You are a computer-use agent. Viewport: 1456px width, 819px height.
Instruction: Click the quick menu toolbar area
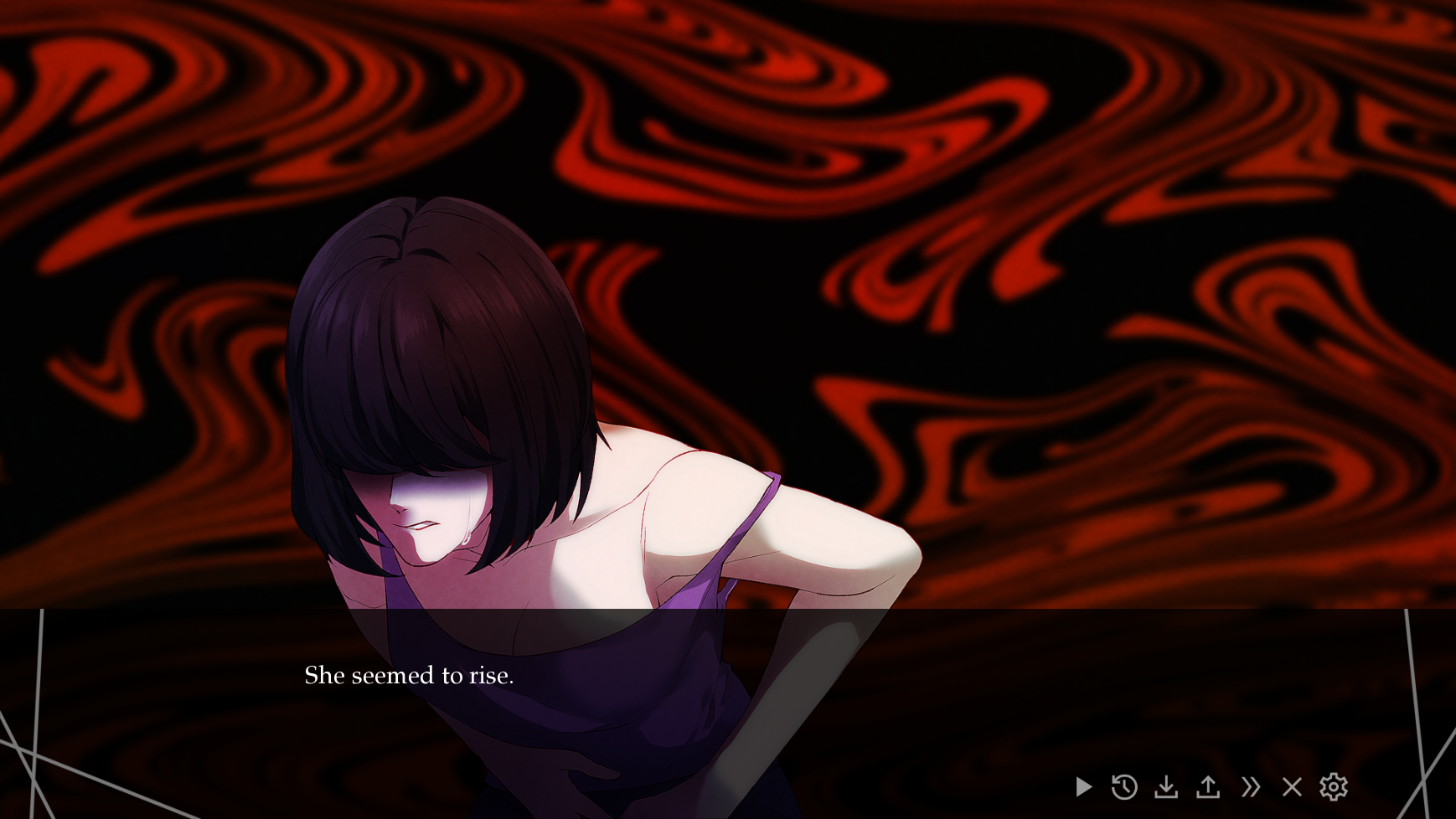(x=1209, y=786)
